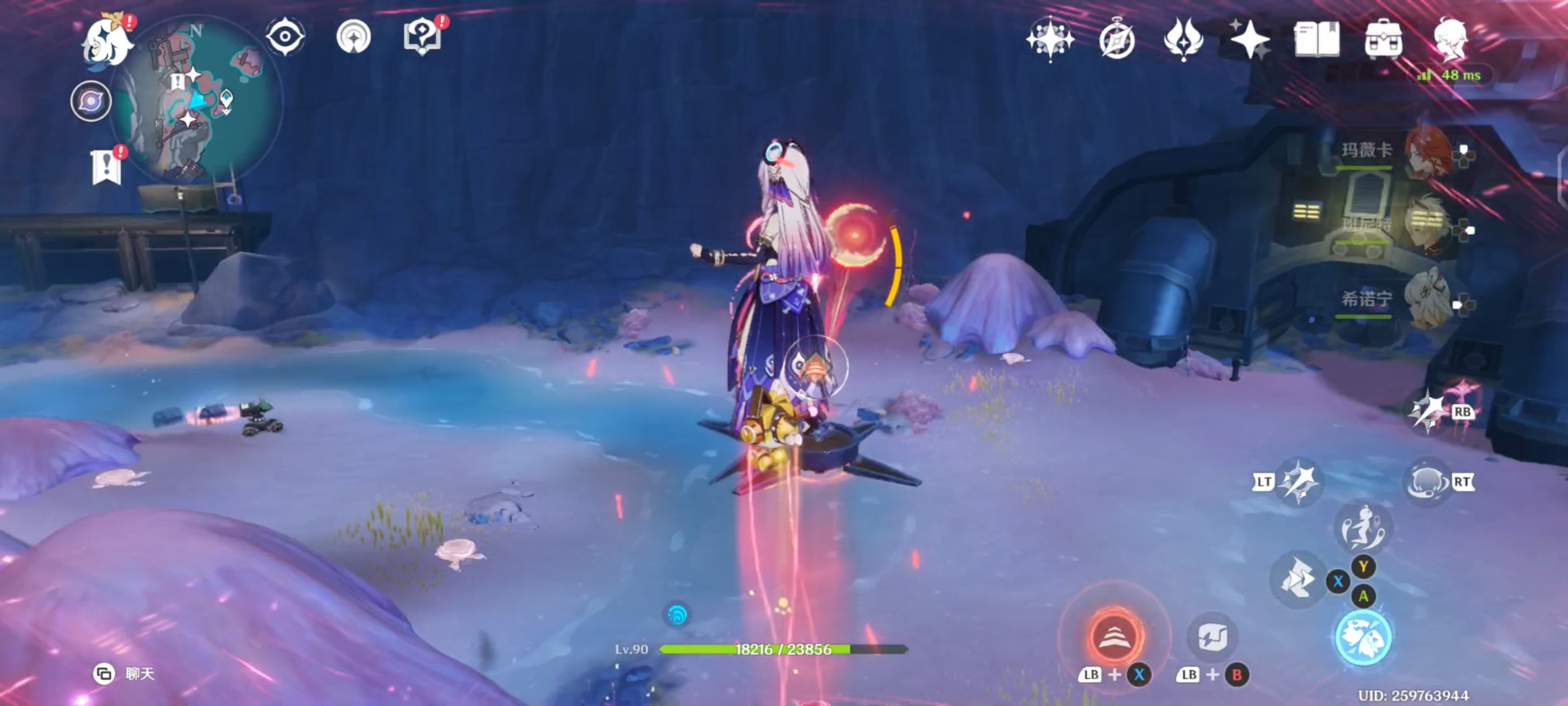Click the purple swirl icon beside the minimap

point(91,101)
